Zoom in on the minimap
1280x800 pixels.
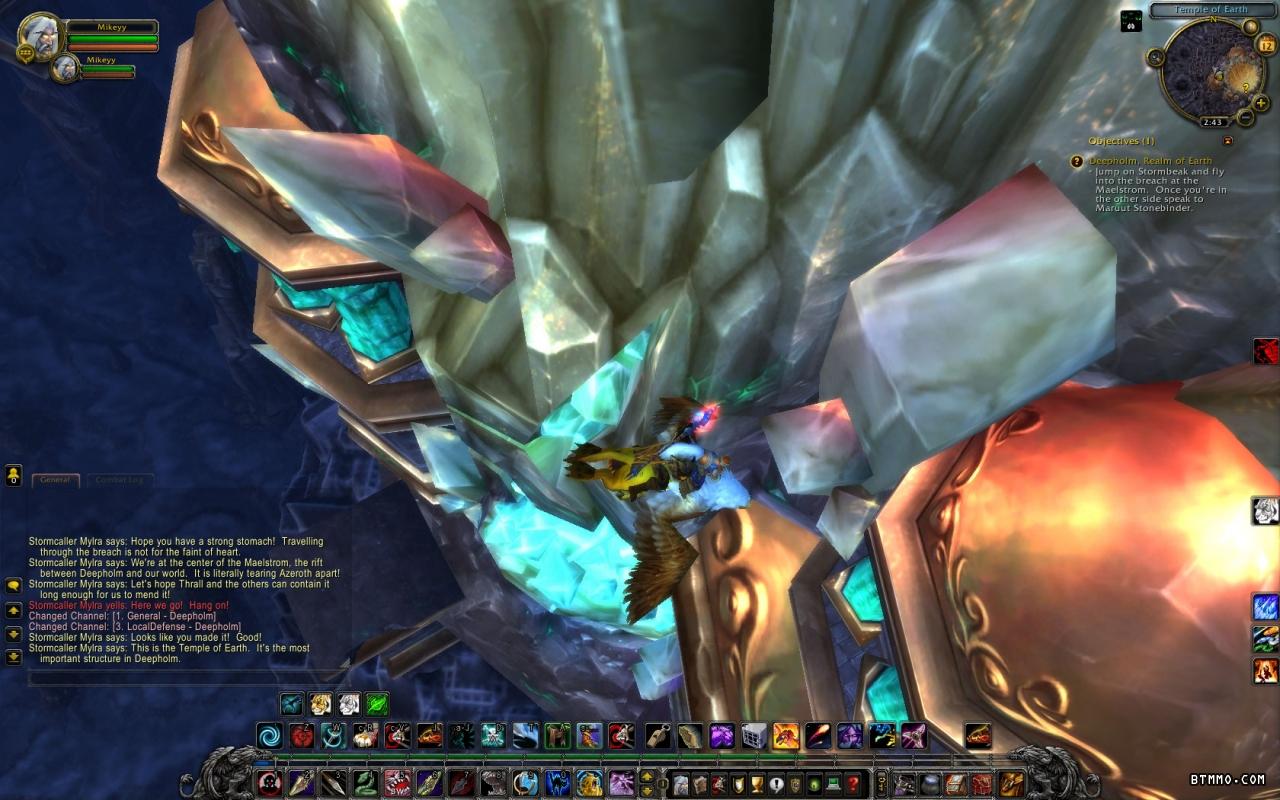pyautogui.click(x=1261, y=102)
